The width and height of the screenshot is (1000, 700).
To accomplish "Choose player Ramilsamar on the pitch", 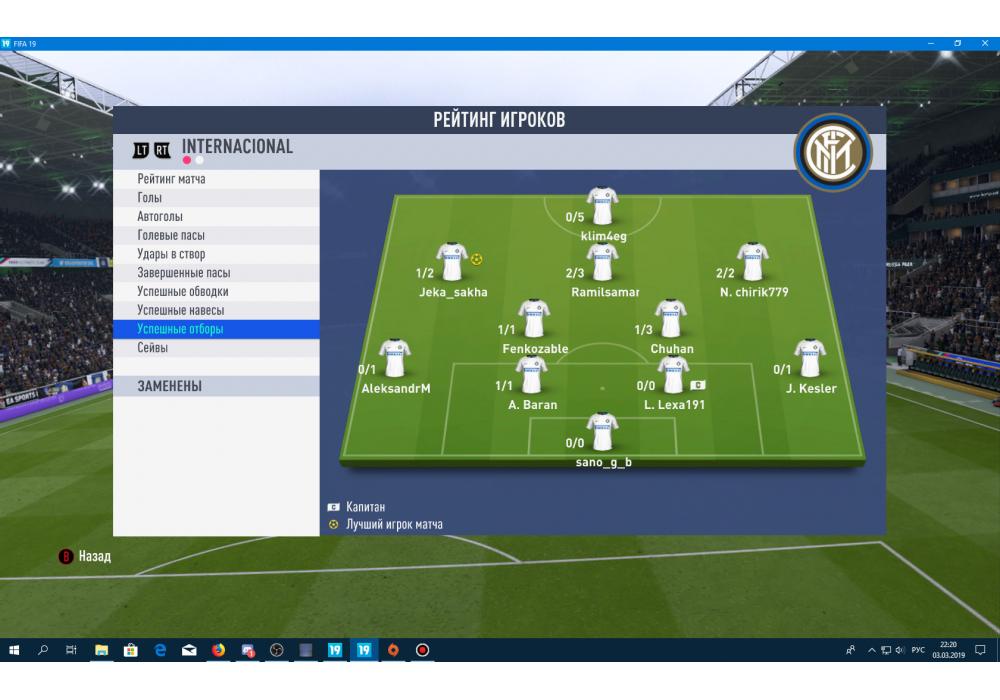I will pyautogui.click(x=602, y=263).
